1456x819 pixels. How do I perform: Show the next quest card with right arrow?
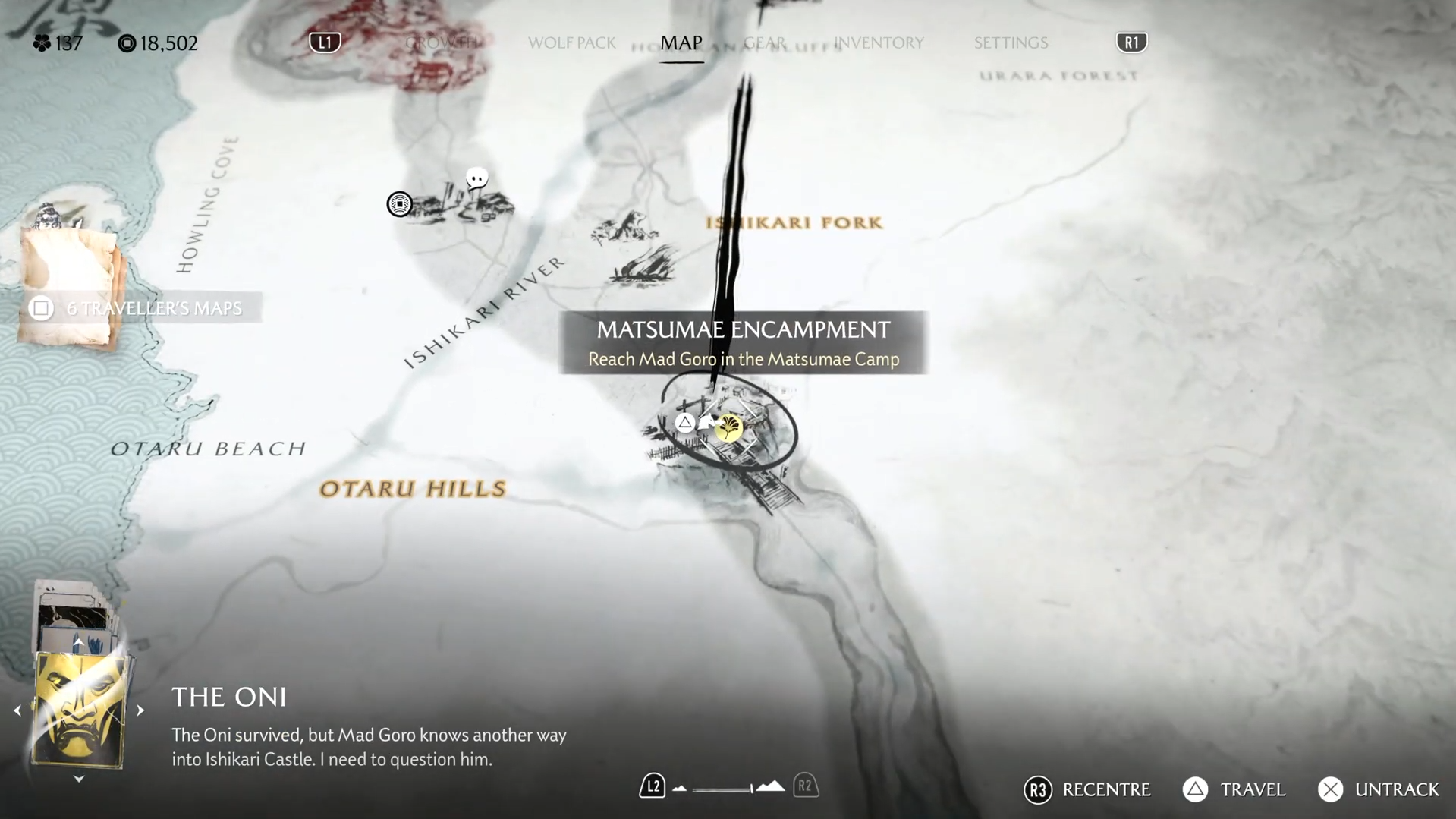[140, 711]
